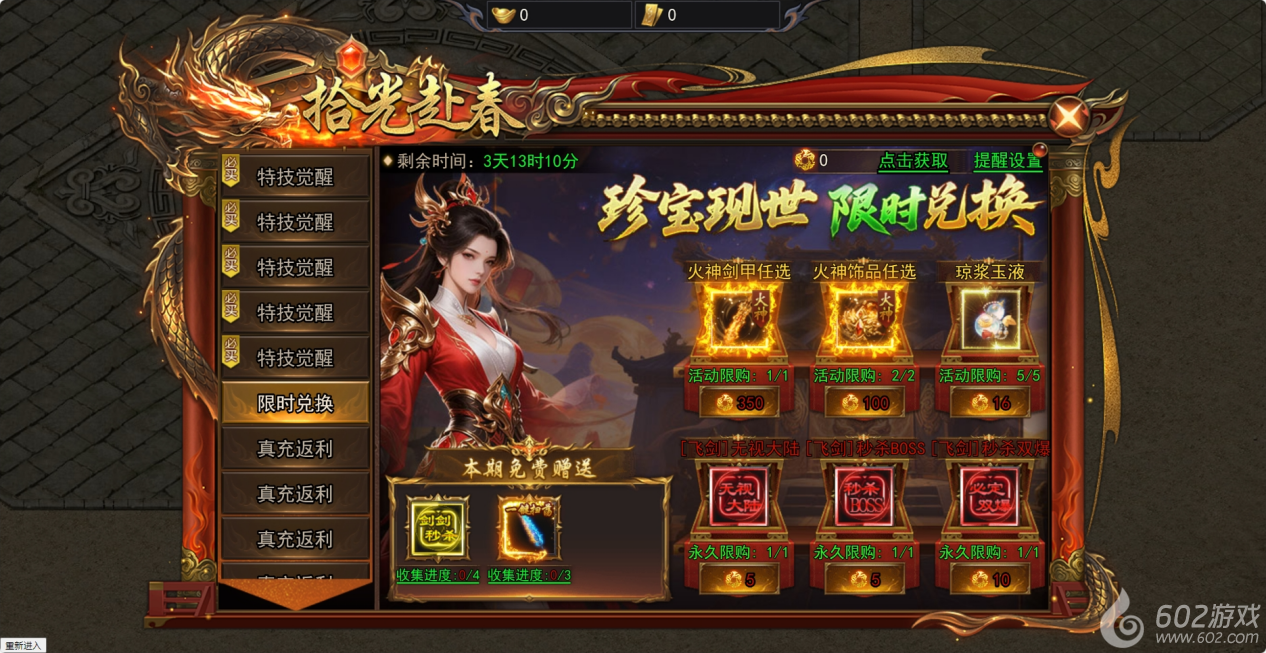Screen dimensions: 1266x653
Task: Buy 琼浆玉液 with the 16 price button
Action: point(989,403)
